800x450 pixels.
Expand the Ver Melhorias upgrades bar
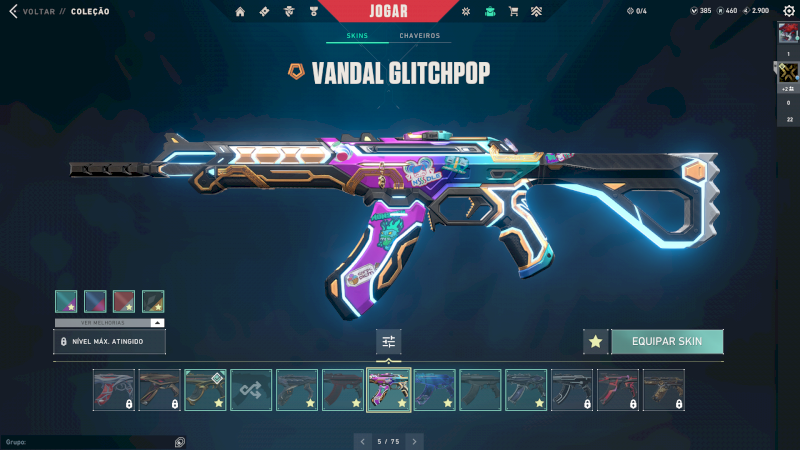110,323
